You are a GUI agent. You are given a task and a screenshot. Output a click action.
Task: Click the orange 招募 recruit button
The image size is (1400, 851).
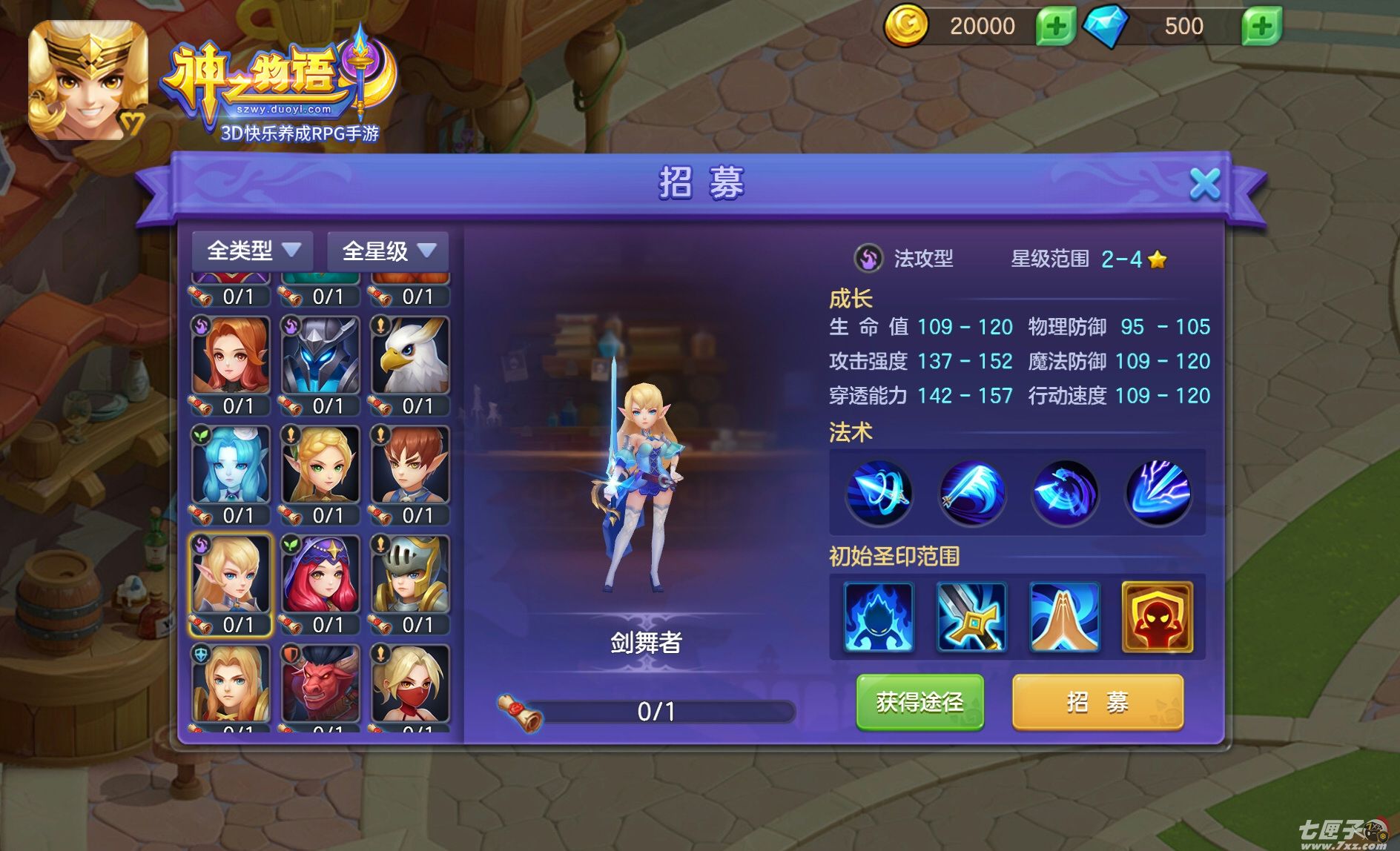1097,701
